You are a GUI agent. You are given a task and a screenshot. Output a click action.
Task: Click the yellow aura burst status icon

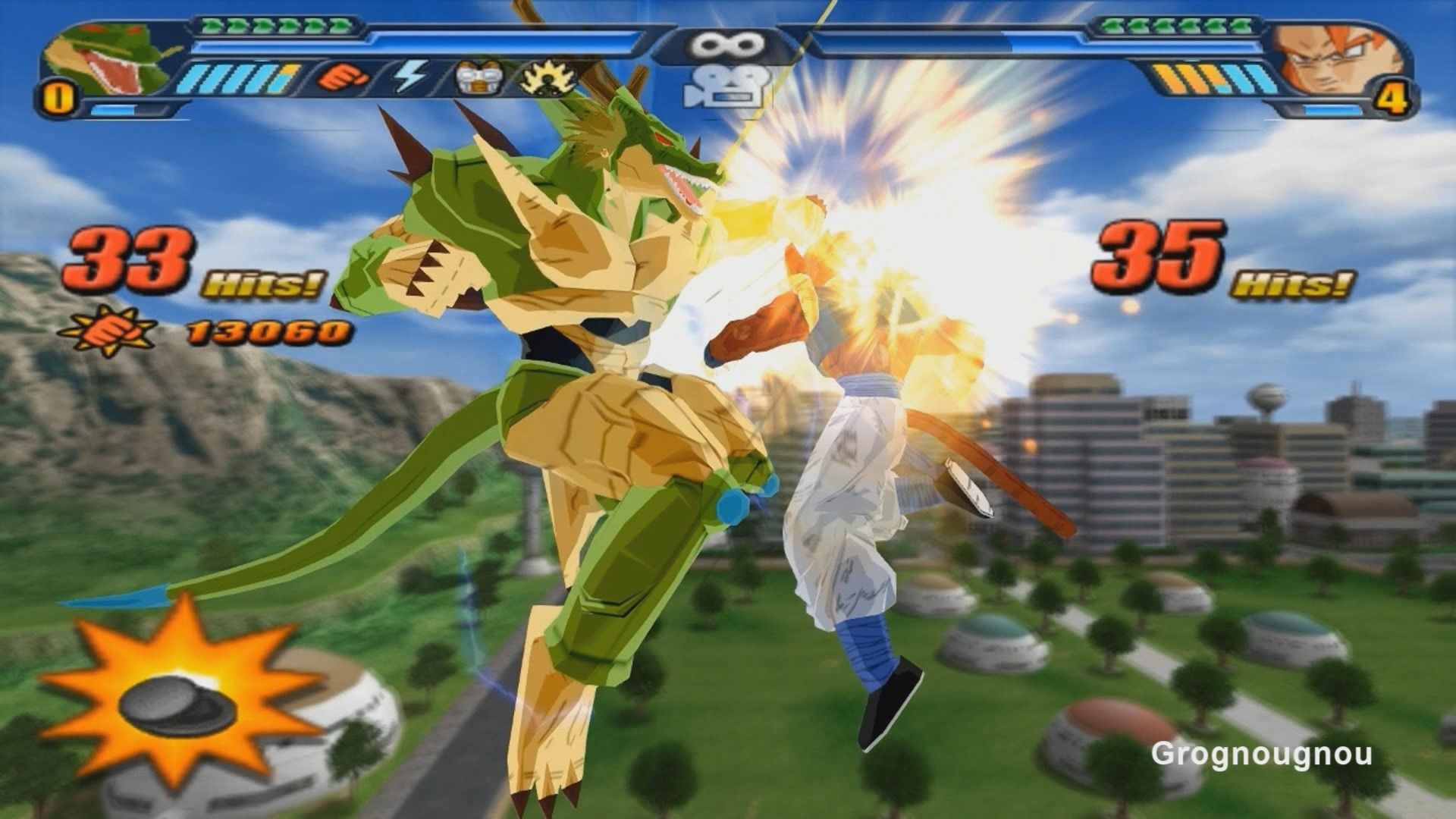tap(544, 77)
